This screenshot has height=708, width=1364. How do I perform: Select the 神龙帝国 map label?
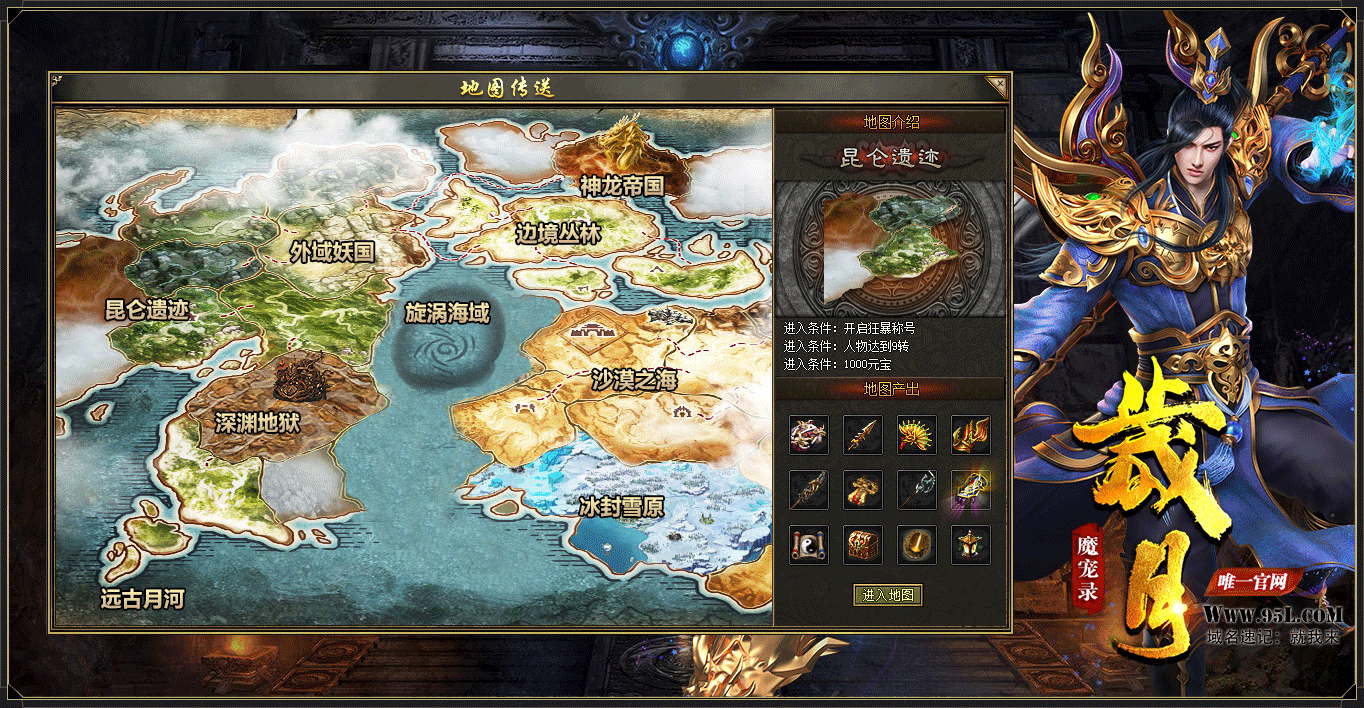pyautogui.click(x=621, y=184)
